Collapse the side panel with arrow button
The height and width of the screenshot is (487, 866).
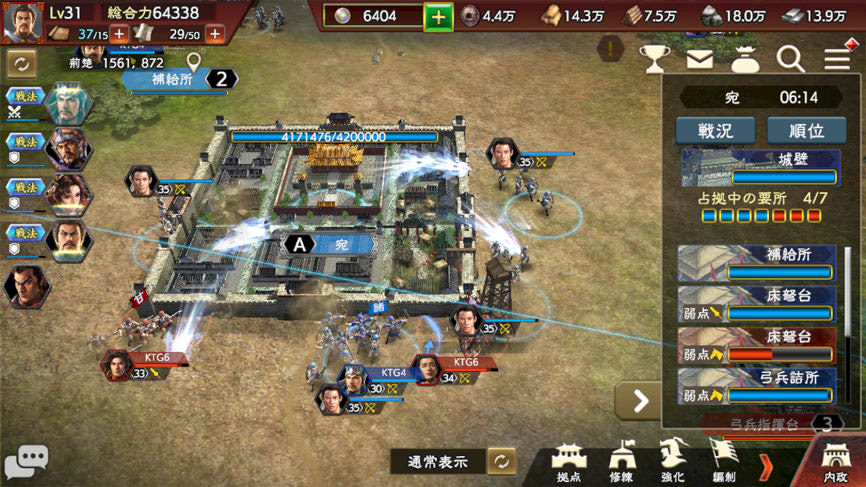tap(639, 401)
